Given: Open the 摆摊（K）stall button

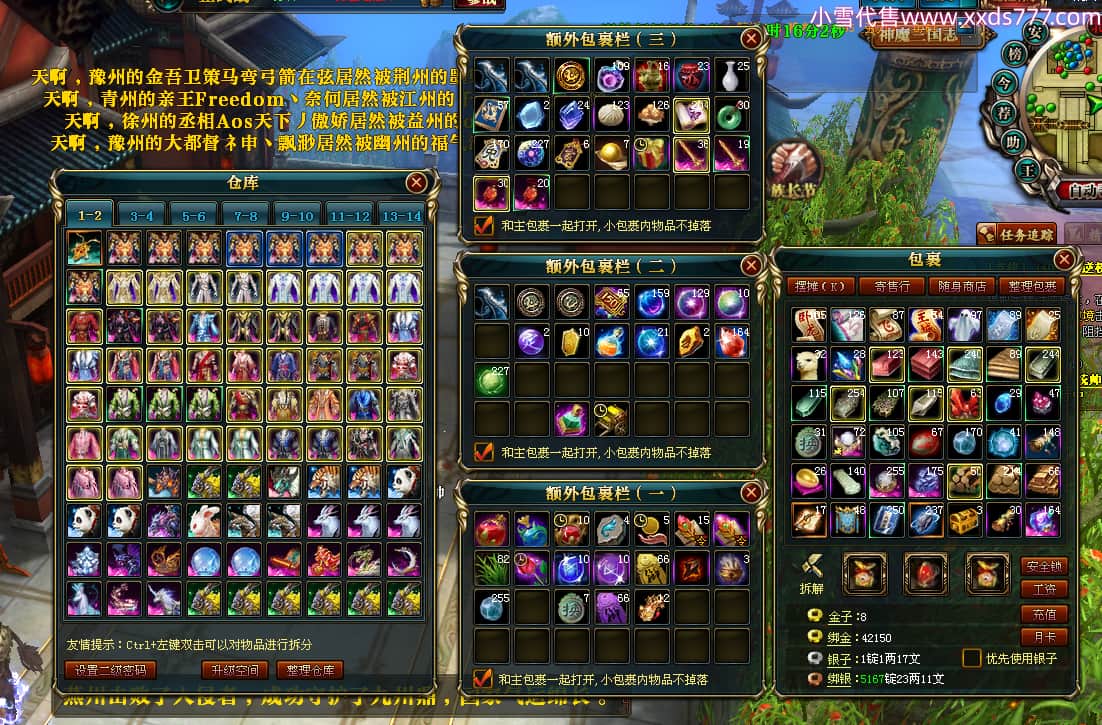Looking at the screenshot, I should [x=820, y=286].
